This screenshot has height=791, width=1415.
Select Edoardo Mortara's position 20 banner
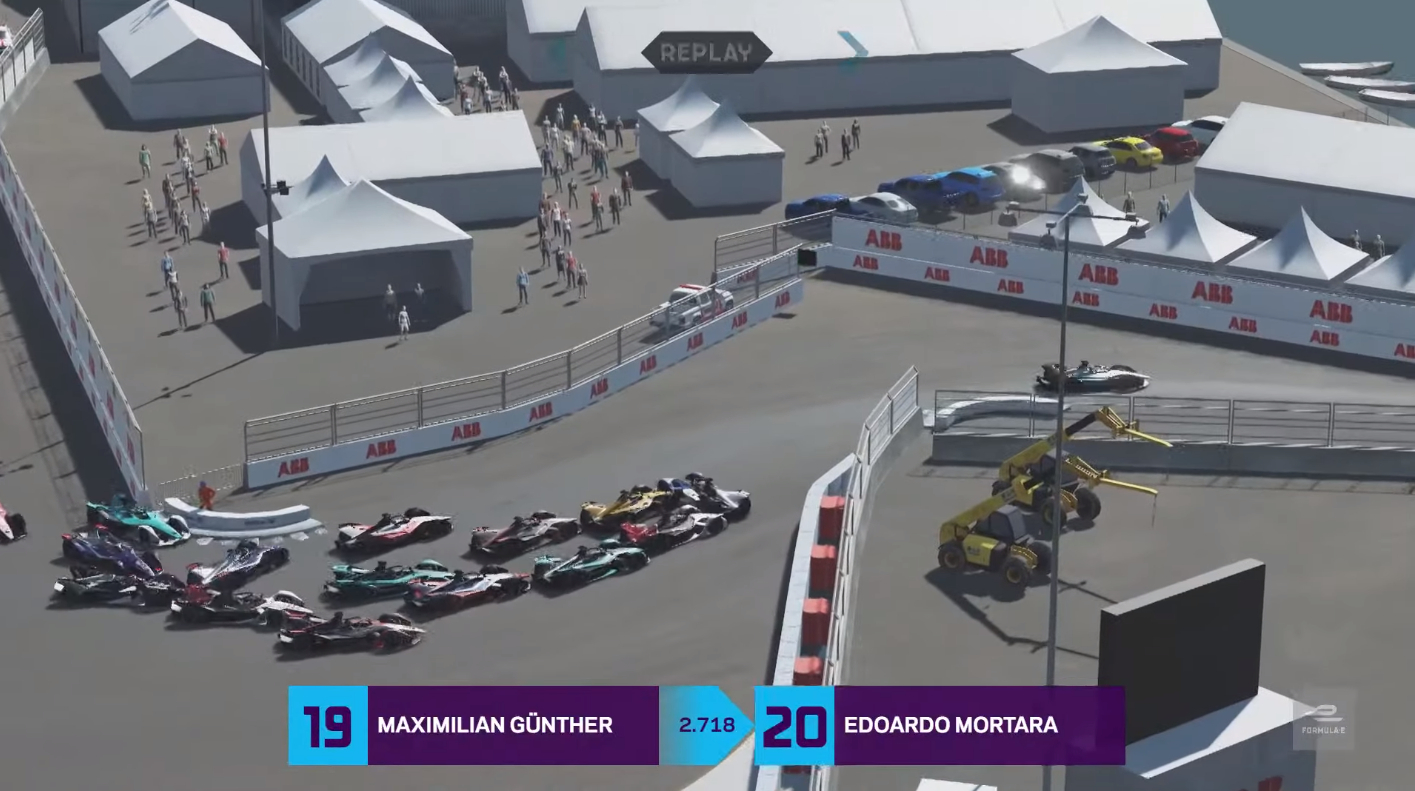(x=939, y=725)
